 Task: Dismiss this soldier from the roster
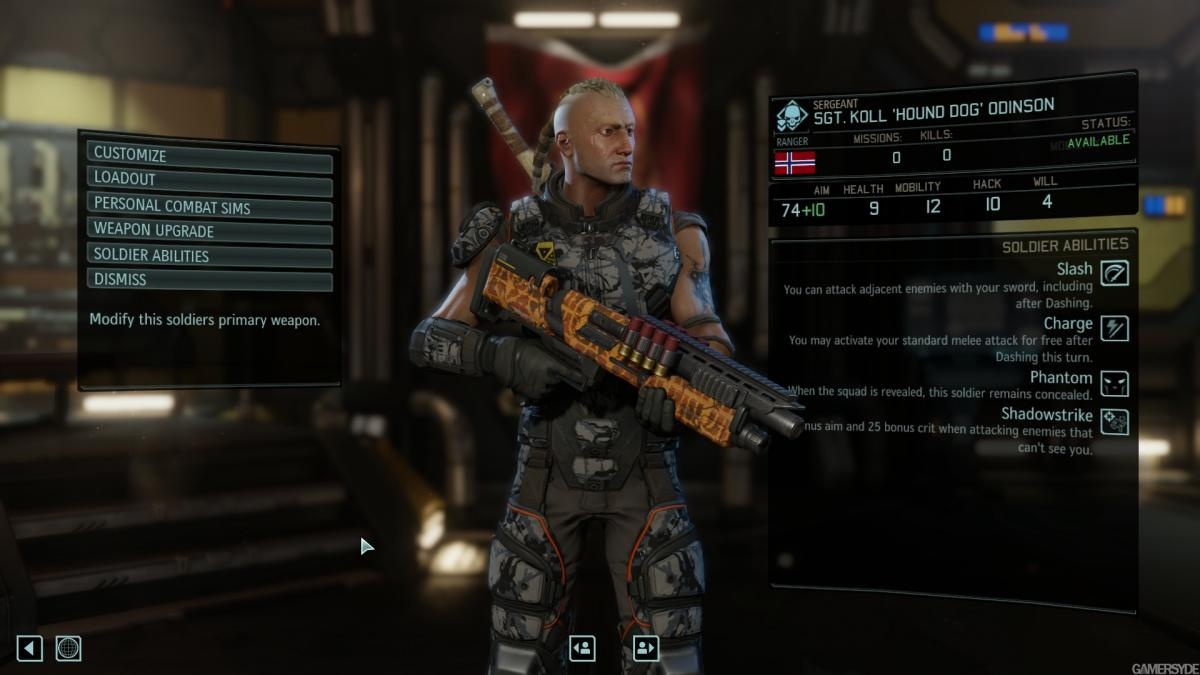pyautogui.click(x=209, y=279)
